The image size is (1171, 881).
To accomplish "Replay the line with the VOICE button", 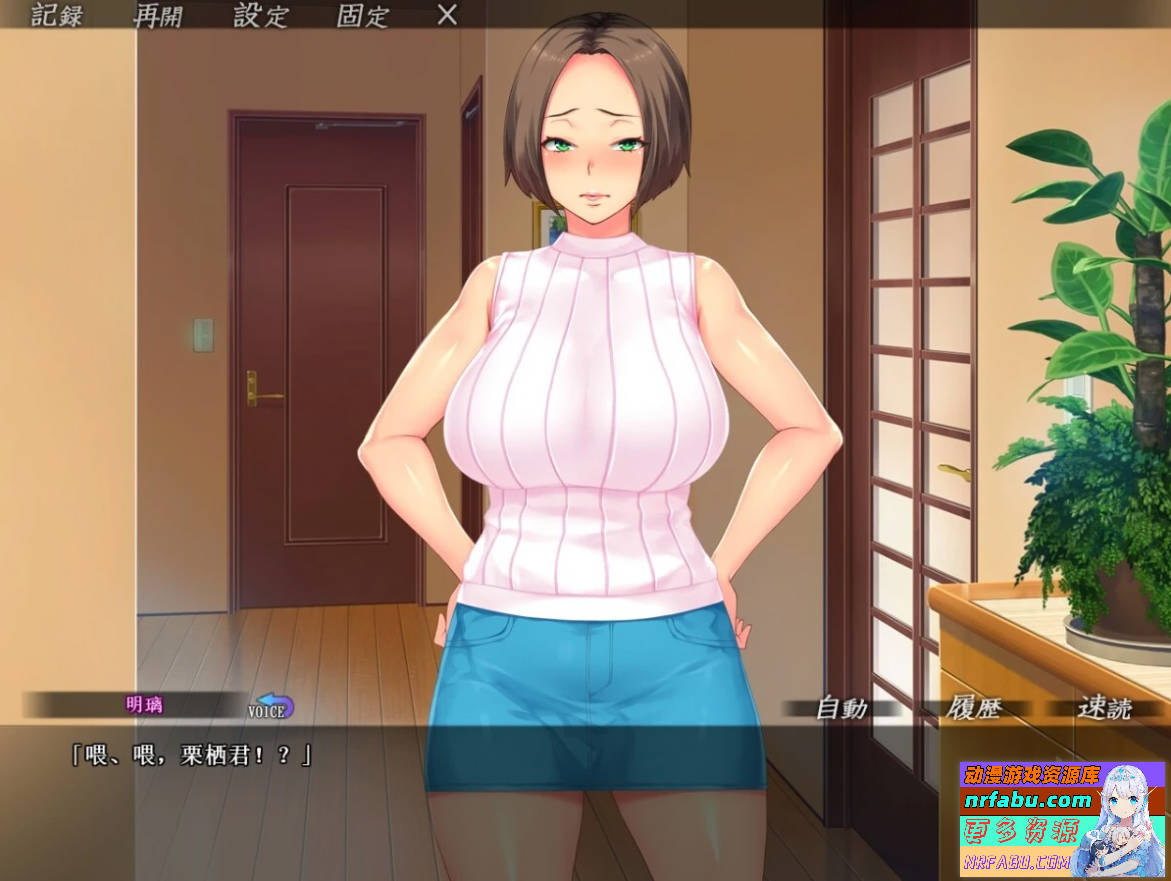I will (271, 708).
